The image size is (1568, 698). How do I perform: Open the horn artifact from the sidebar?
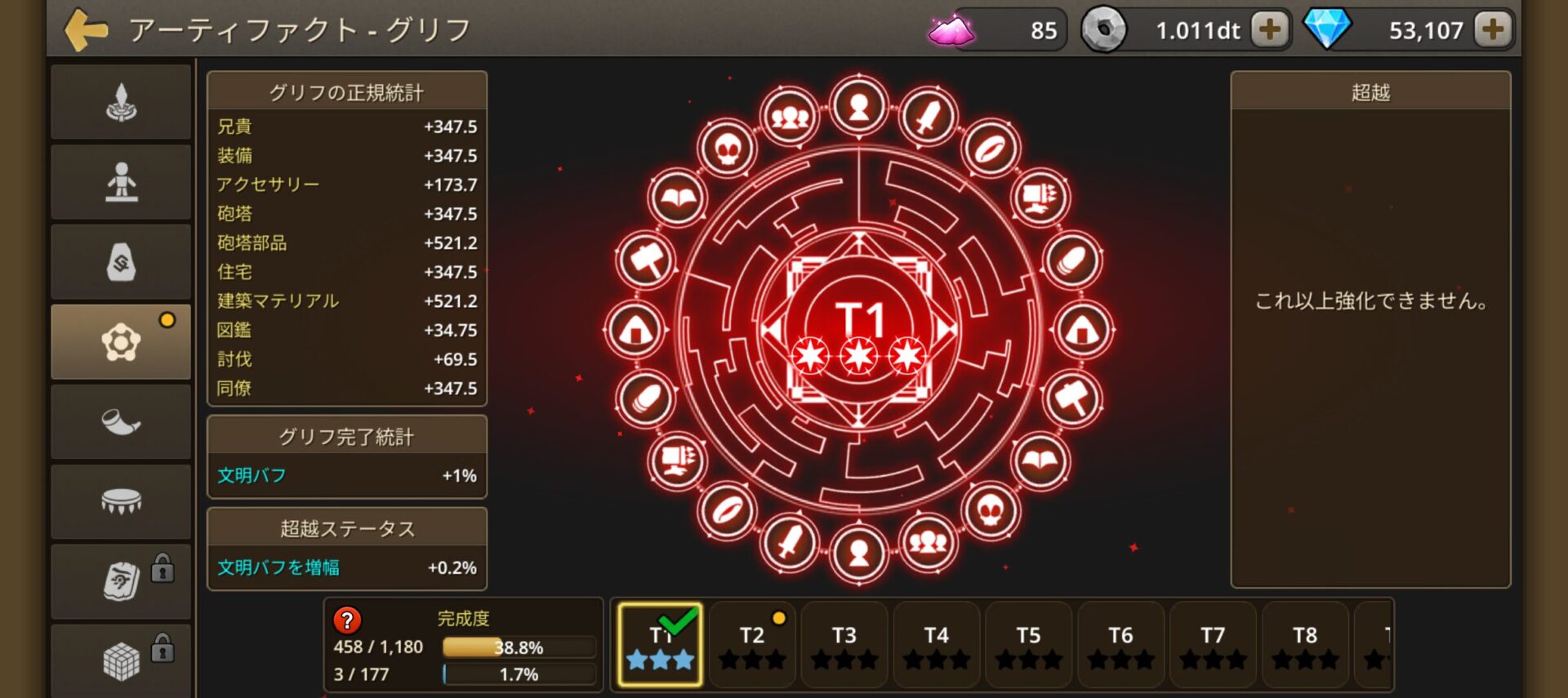tap(121, 421)
